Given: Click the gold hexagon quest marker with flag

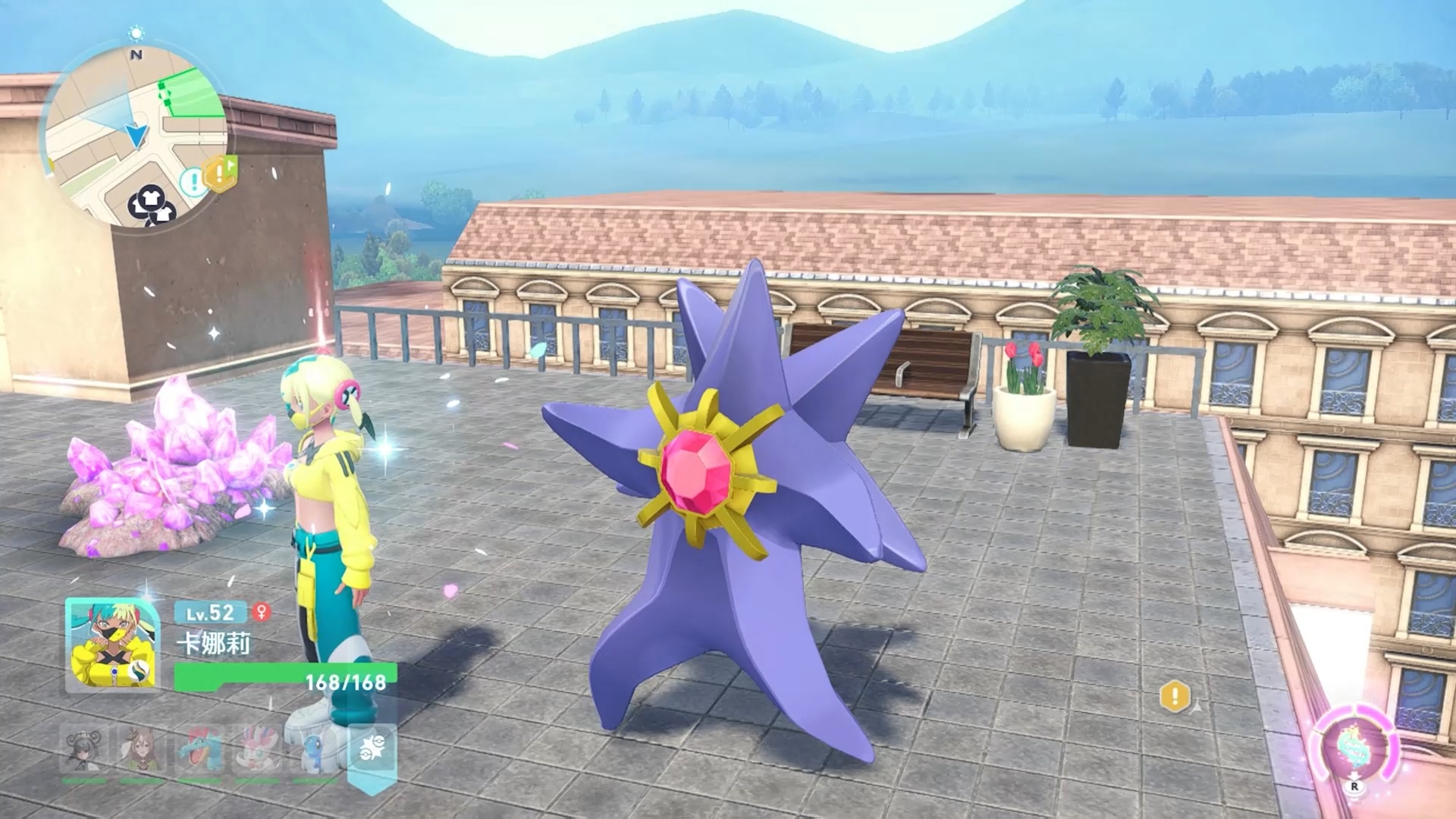Looking at the screenshot, I should click(x=219, y=174).
